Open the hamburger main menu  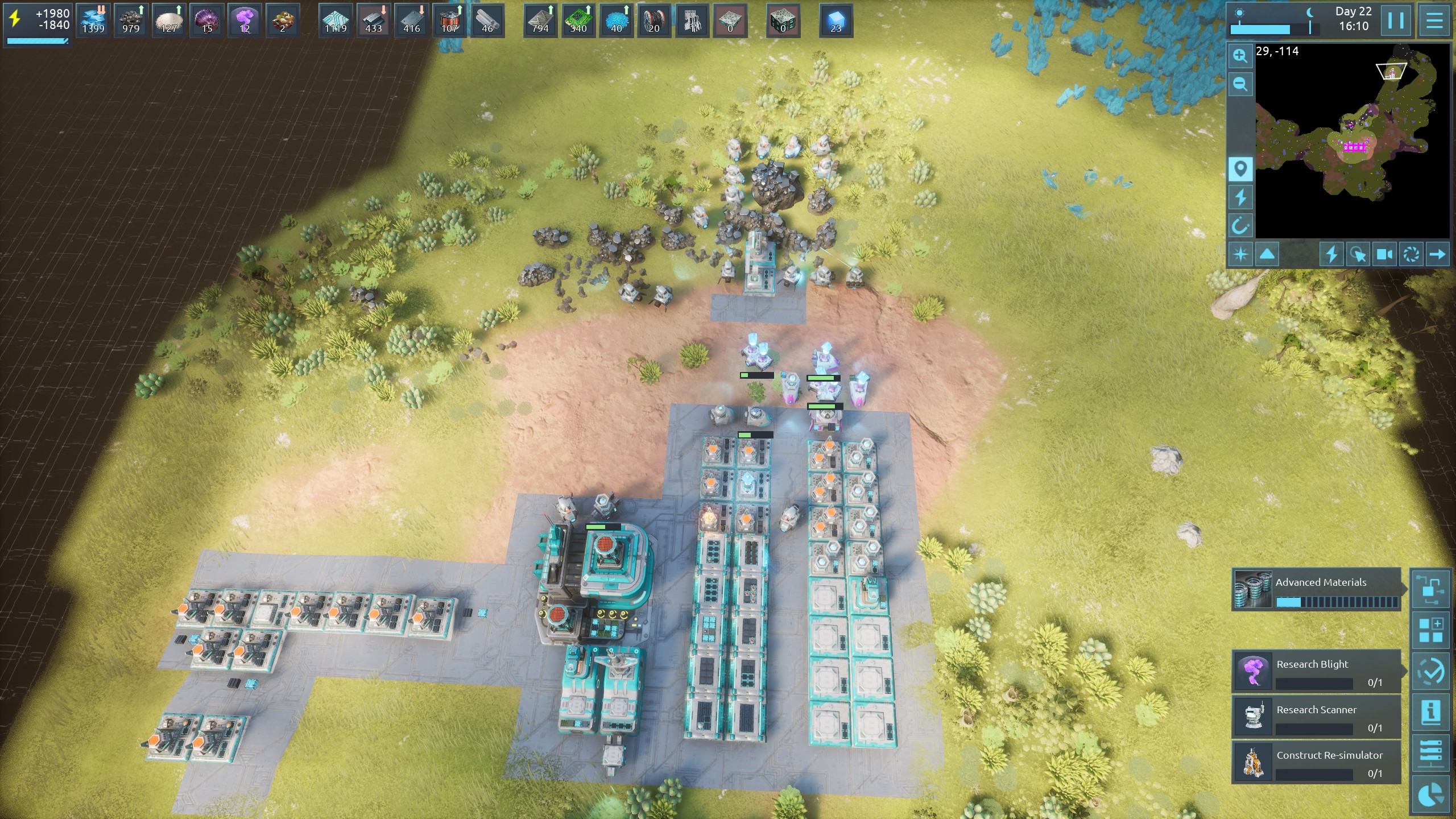pos(1434,21)
